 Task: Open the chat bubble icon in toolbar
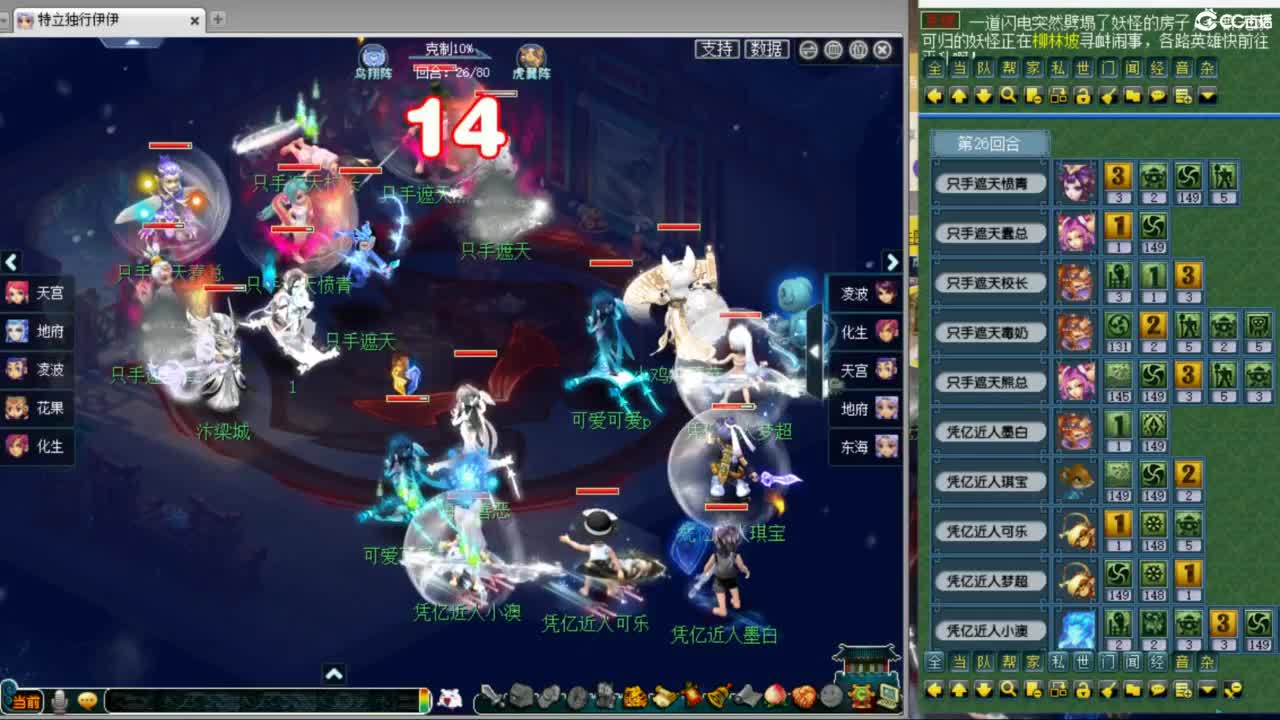[1159, 96]
